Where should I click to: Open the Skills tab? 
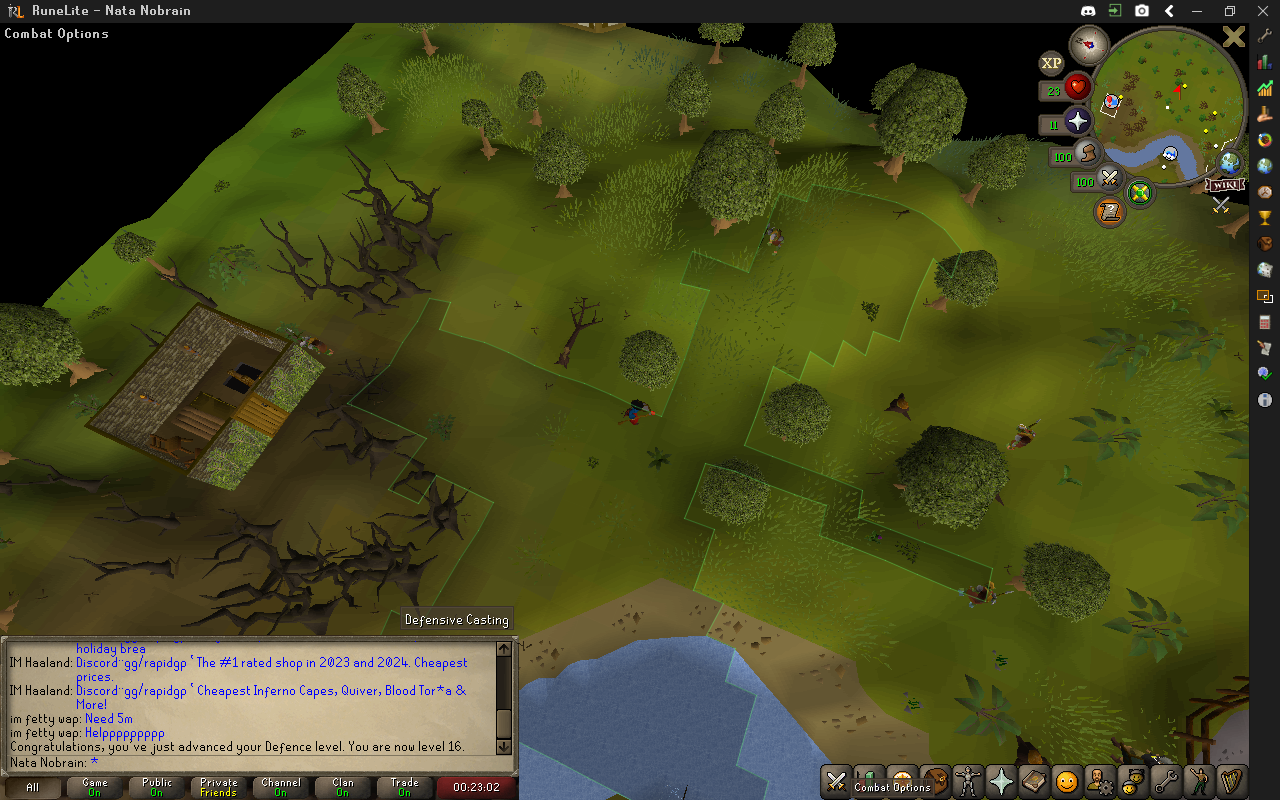[x=871, y=781]
